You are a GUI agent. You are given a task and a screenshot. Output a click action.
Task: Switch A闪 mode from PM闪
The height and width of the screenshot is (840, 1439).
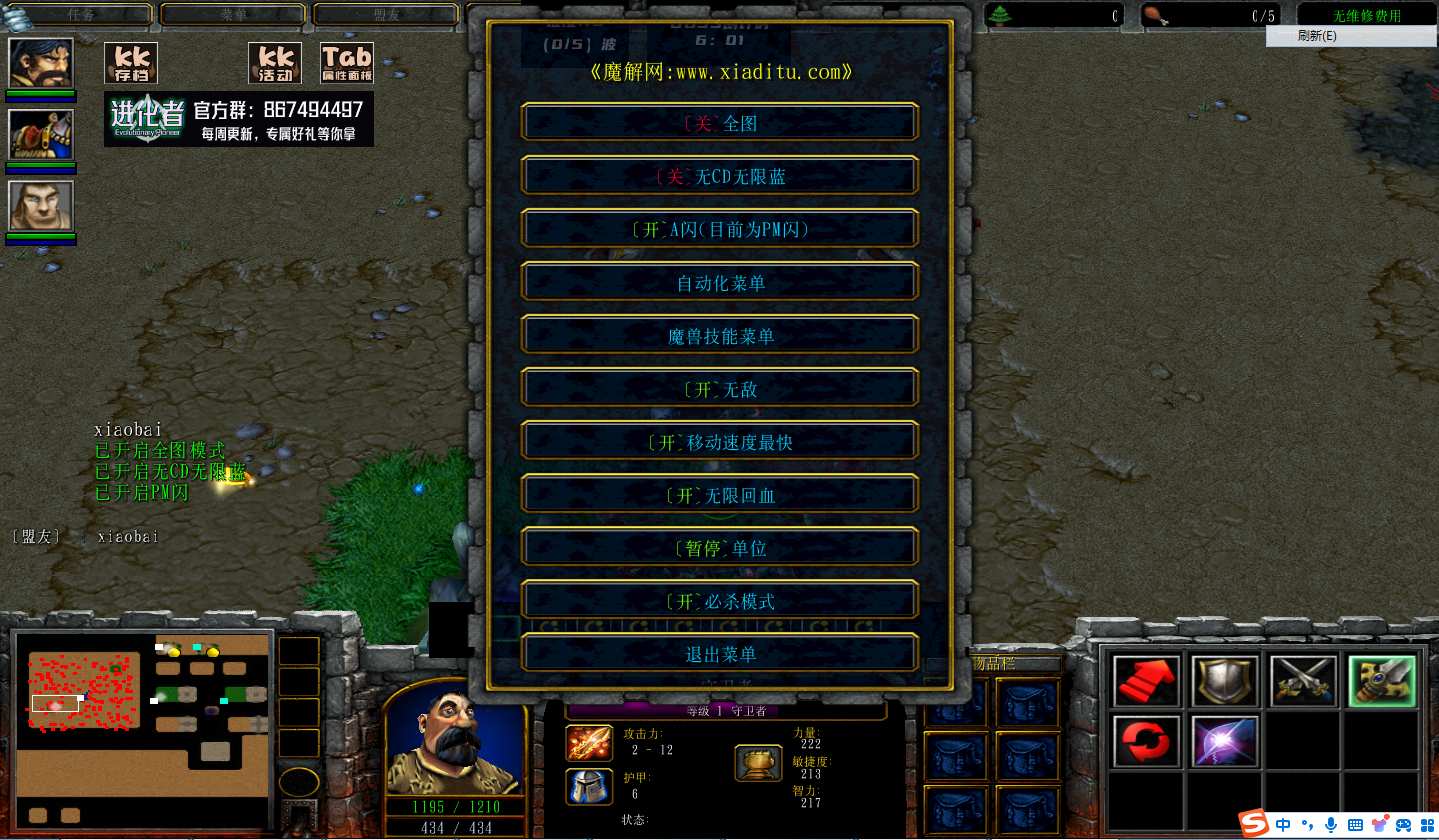[719, 228]
